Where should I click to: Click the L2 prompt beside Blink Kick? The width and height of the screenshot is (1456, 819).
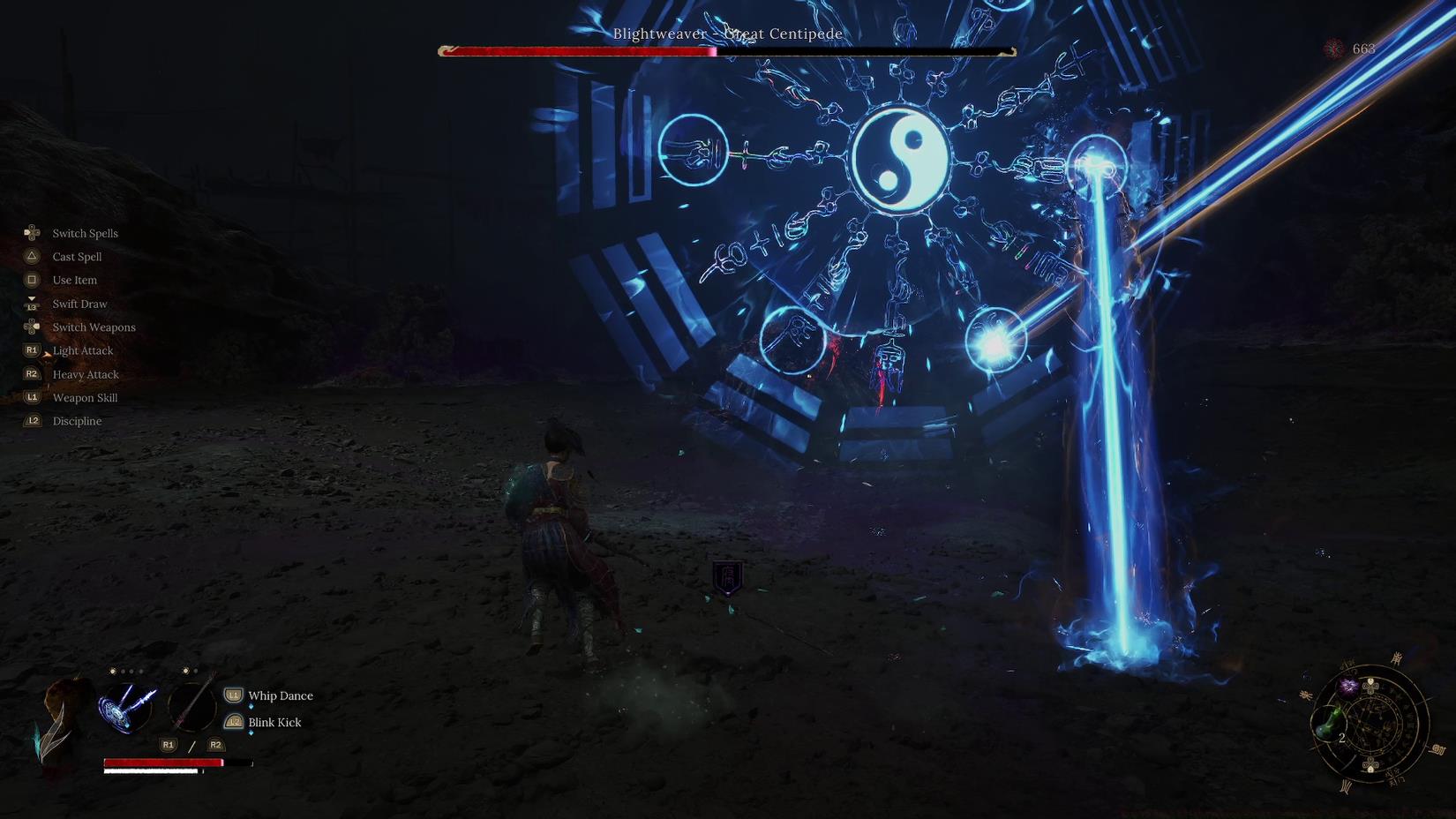click(233, 722)
